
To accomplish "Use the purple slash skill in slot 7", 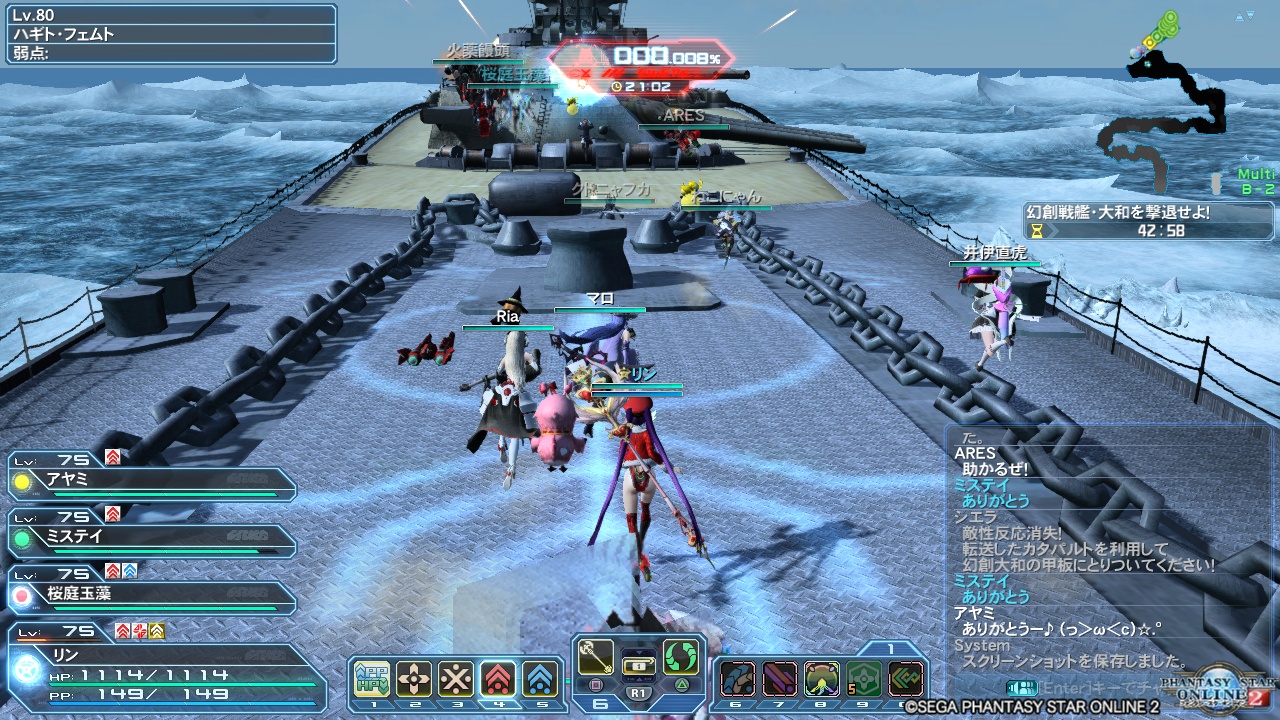I will pyautogui.click(x=780, y=678).
